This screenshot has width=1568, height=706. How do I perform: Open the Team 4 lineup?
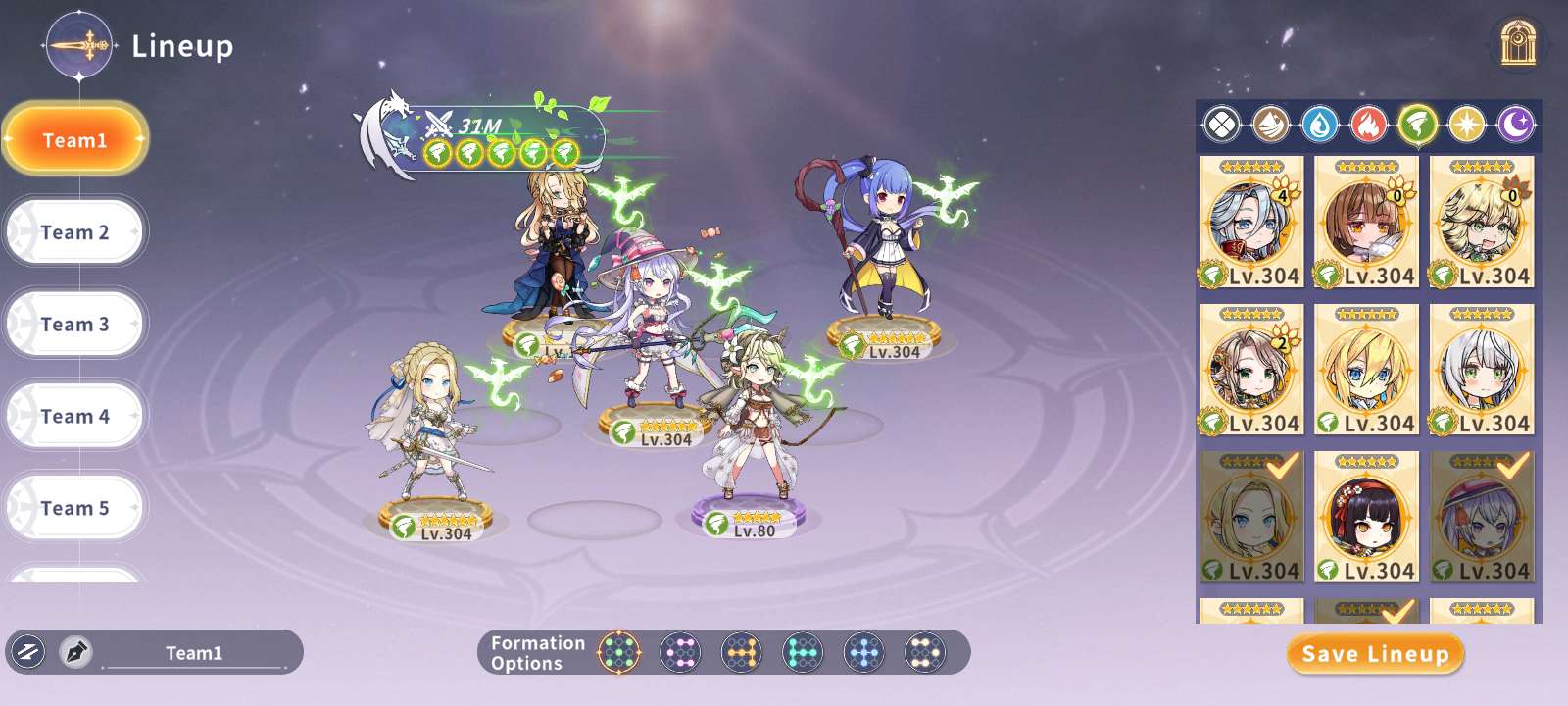pos(75,417)
